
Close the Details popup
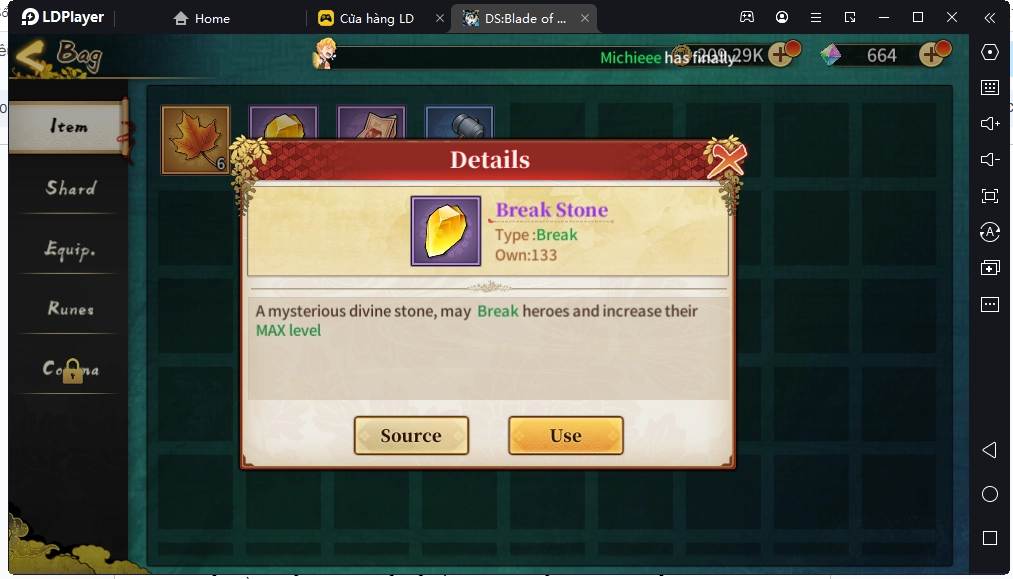tap(726, 159)
